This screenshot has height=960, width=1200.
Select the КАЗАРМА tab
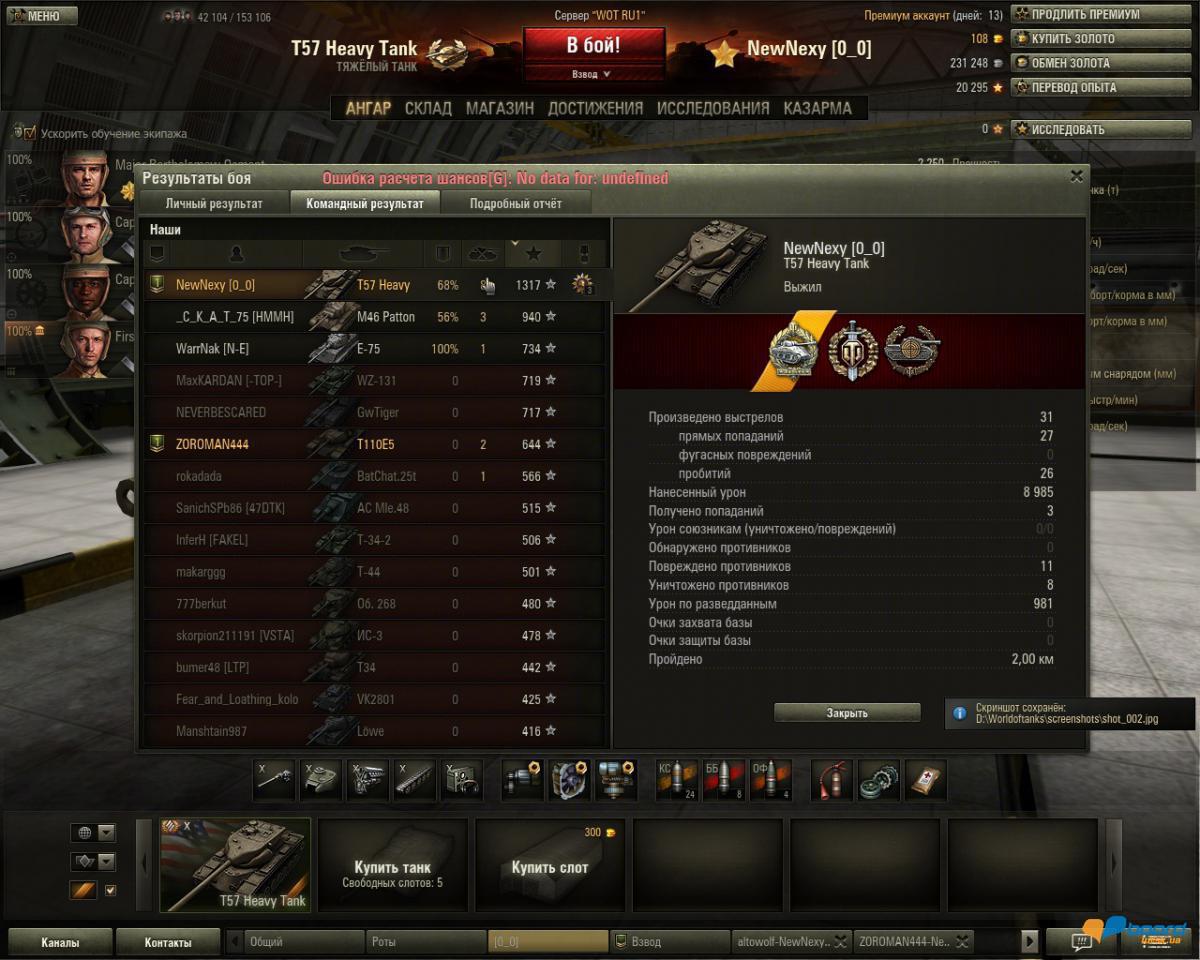(817, 108)
